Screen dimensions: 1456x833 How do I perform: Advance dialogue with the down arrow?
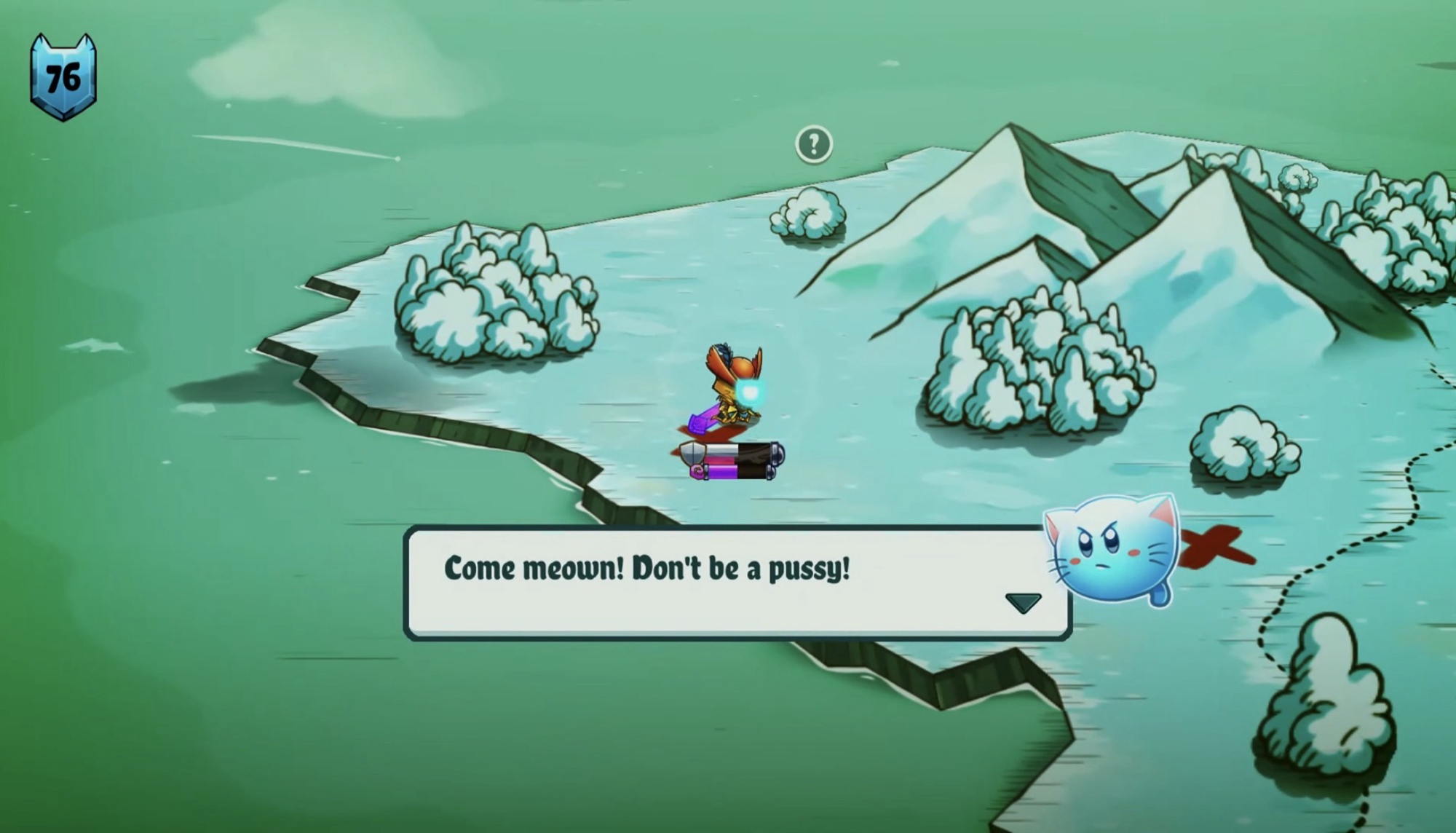tap(1023, 602)
